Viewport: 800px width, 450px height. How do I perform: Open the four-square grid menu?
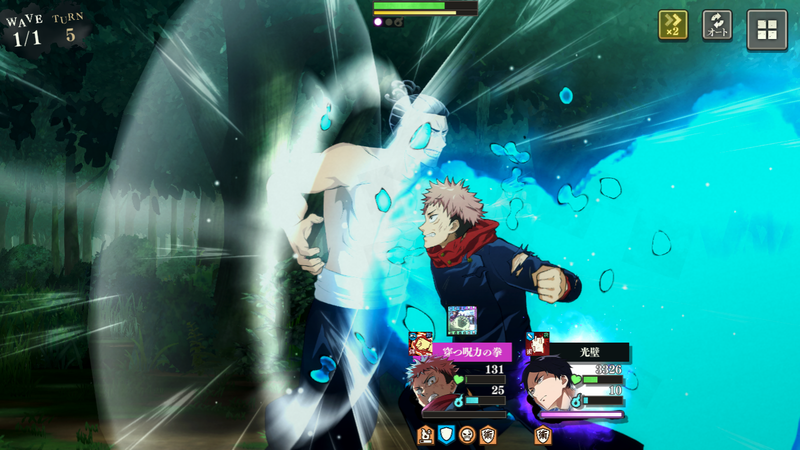(x=767, y=29)
